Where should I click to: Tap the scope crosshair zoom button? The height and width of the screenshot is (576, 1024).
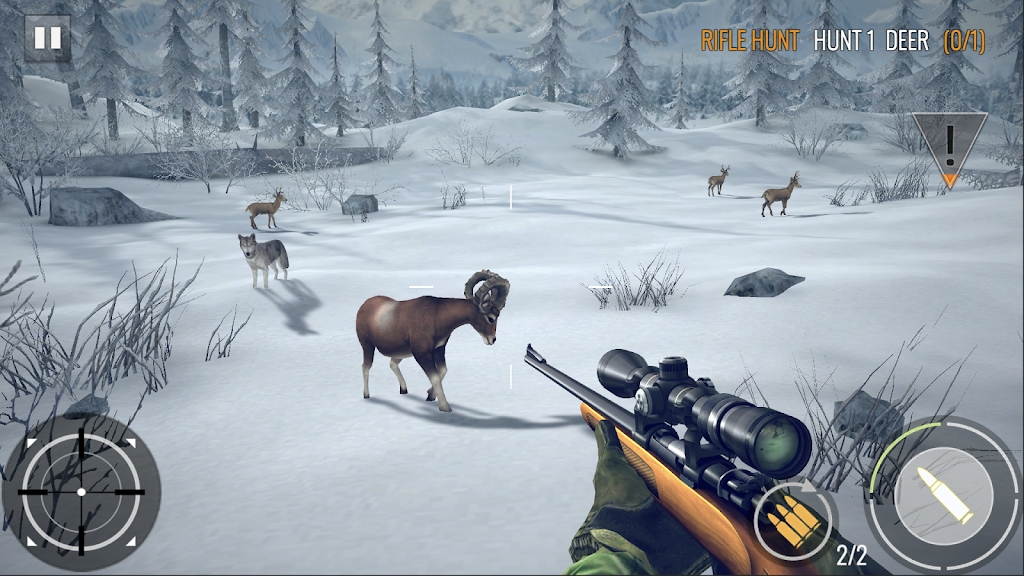coord(81,492)
